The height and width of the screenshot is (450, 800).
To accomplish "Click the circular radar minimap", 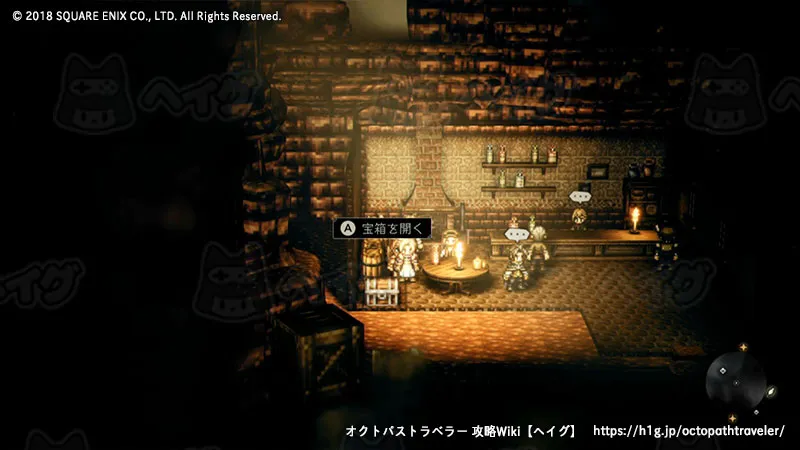I will (736, 381).
